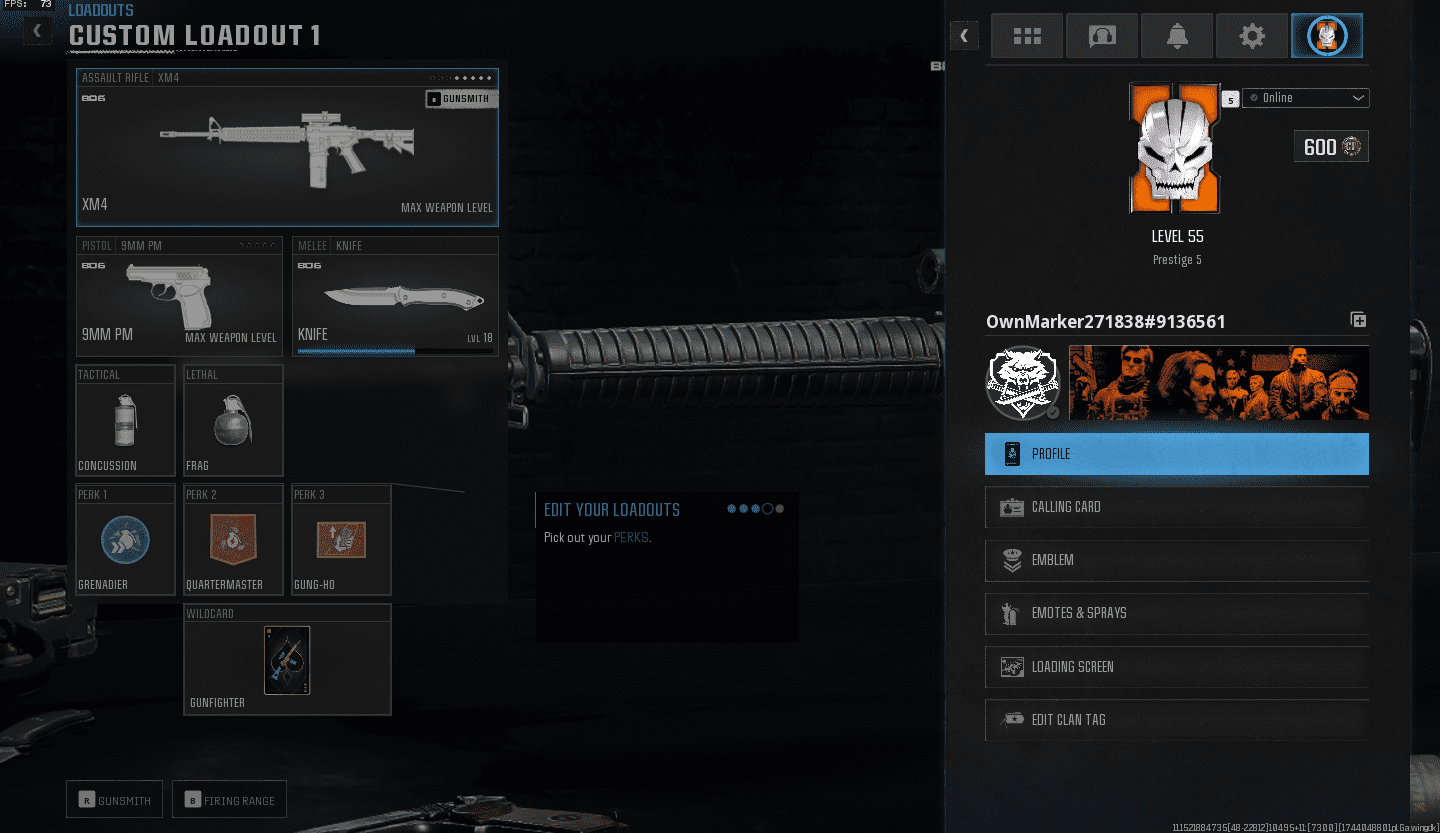
Task: Select the Quartermaster perk
Action: coord(232,539)
